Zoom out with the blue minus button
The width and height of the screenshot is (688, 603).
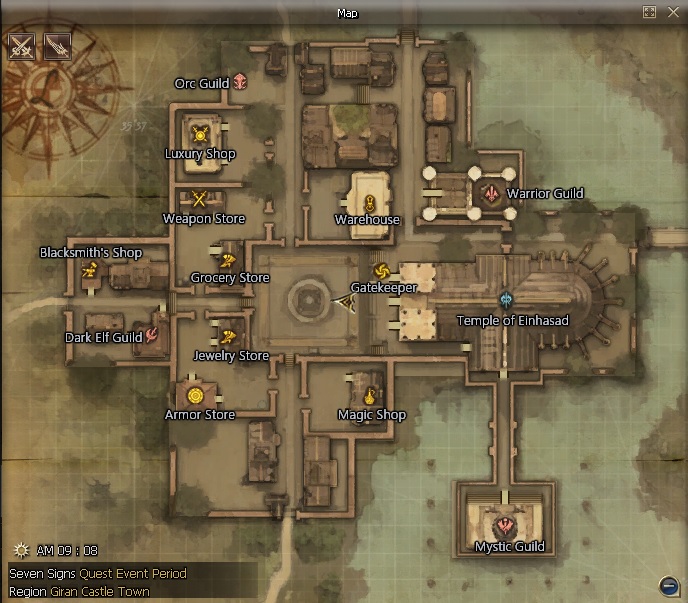coord(669,585)
